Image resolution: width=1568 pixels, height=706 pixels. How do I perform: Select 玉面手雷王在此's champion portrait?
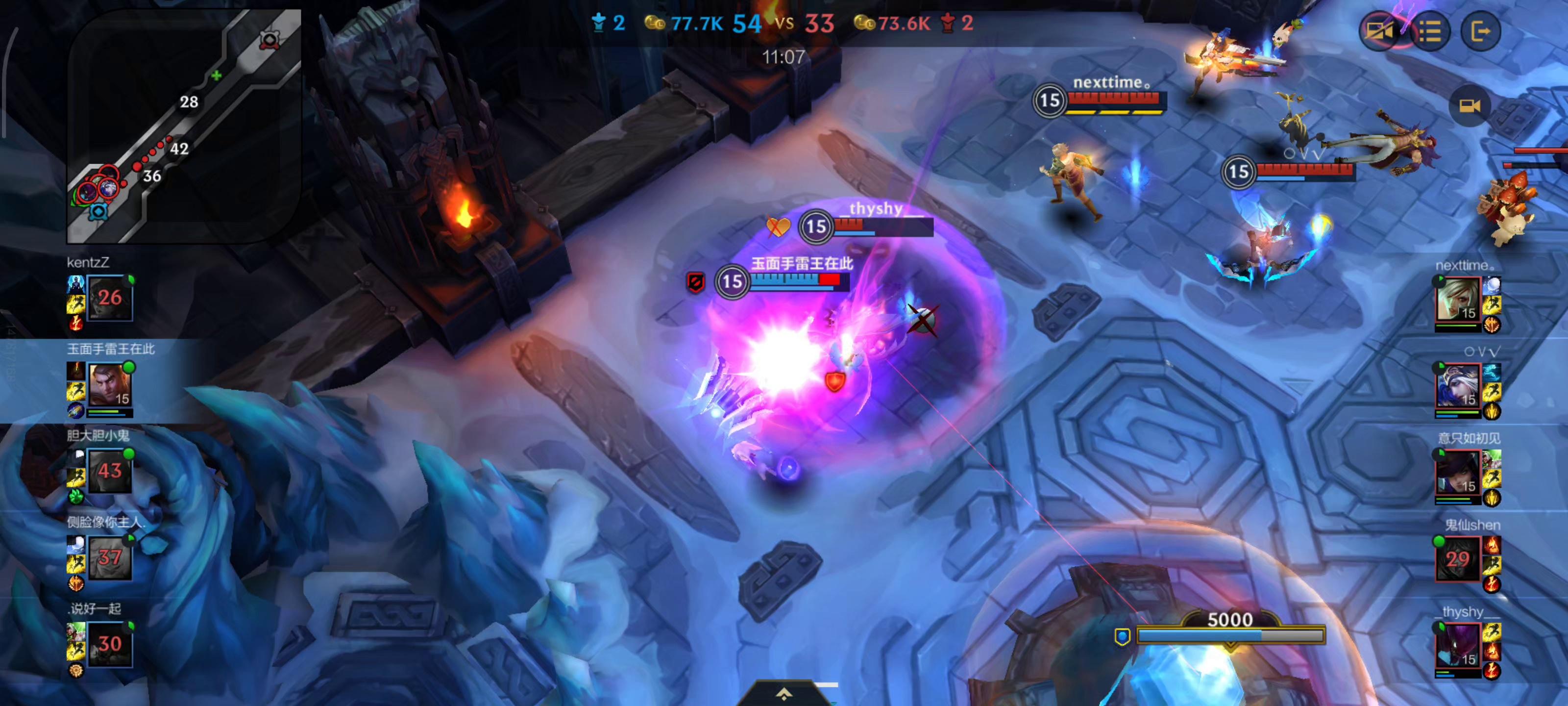110,385
